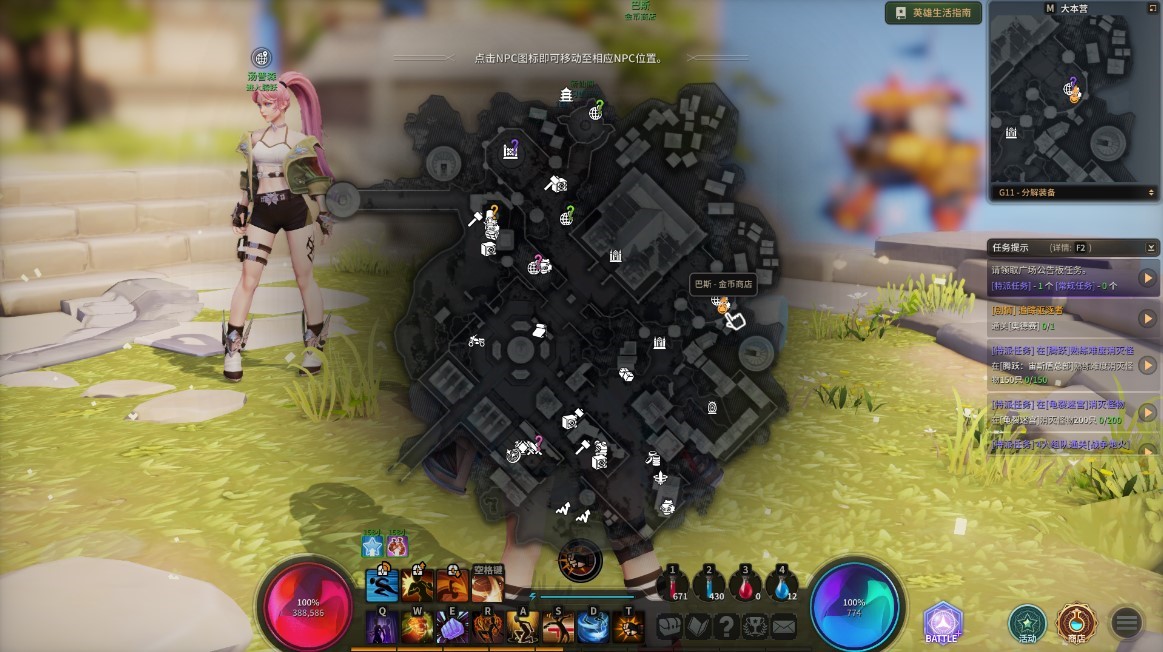The height and width of the screenshot is (652, 1163).
Task: Toggle the minimap size button in corner
Action: [1152, 8]
